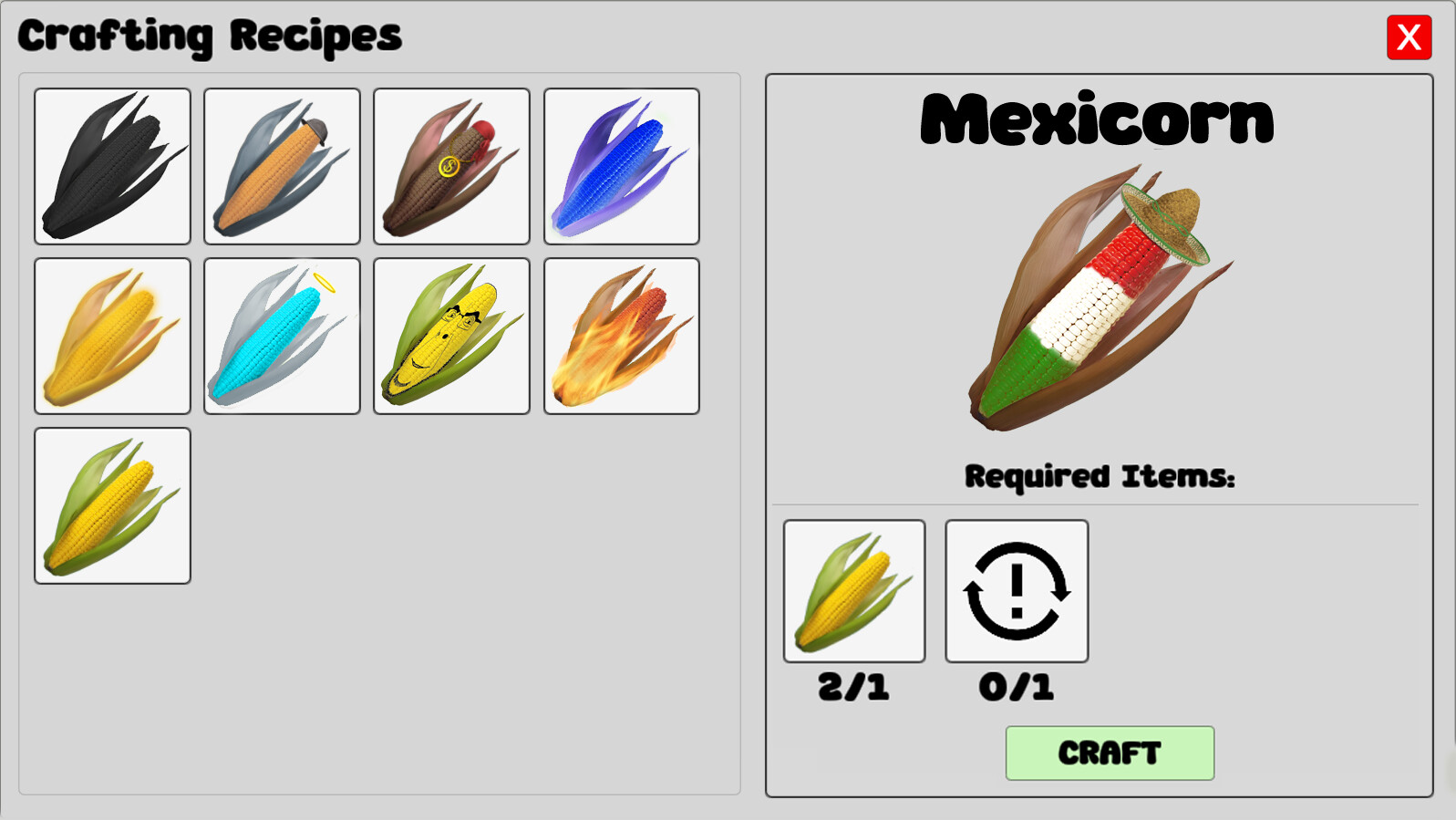This screenshot has height=820, width=1456.
Task: Select the corn with acorn hat recipe
Action: [x=282, y=166]
